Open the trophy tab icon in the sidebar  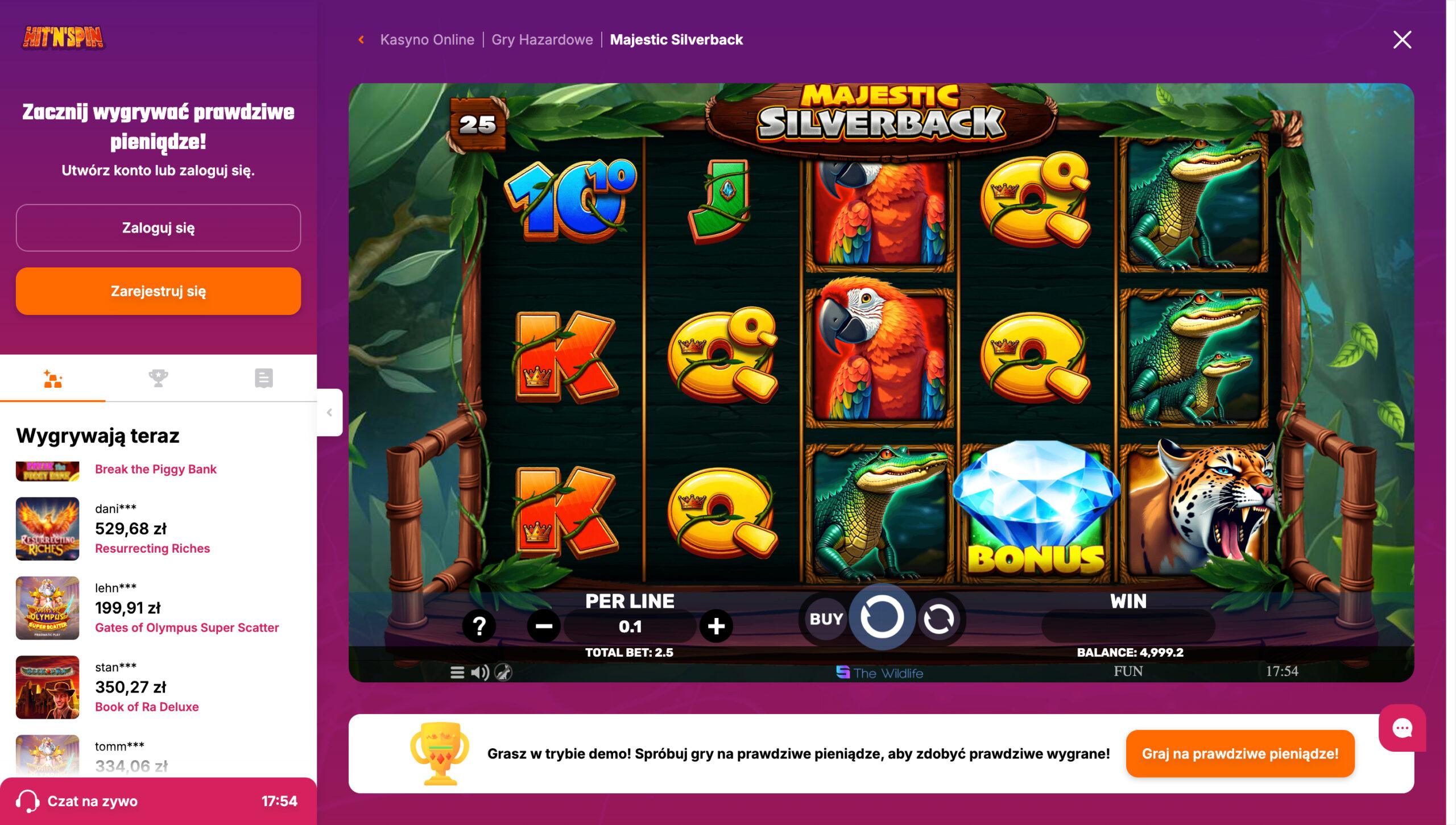(x=159, y=378)
